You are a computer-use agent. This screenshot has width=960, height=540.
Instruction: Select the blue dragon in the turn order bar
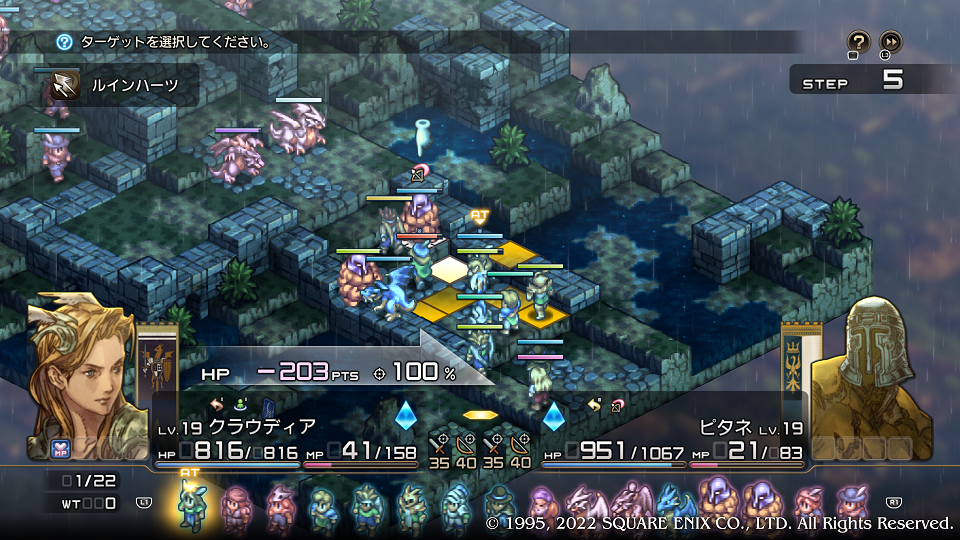click(x=671, y=503)
